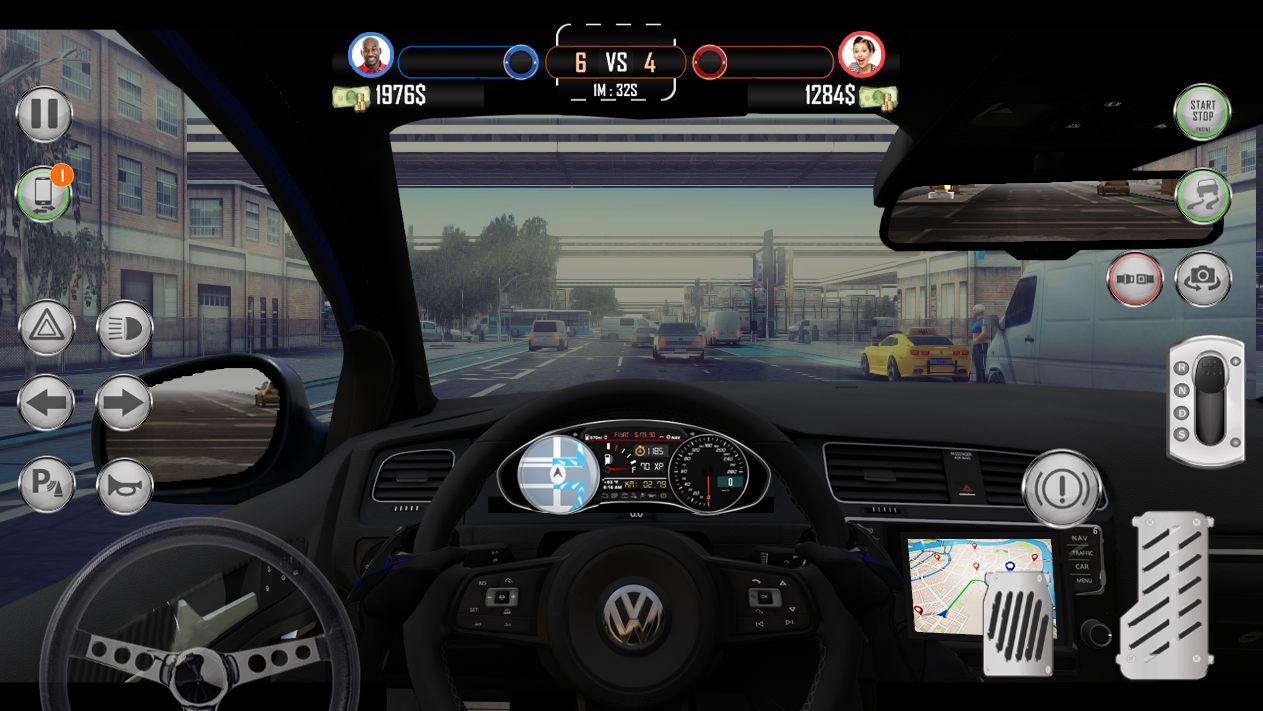The height and width of the screenshot is (711, 1263).
Task: Click the gear shifter lever
Action: [x=1208, y=402]
